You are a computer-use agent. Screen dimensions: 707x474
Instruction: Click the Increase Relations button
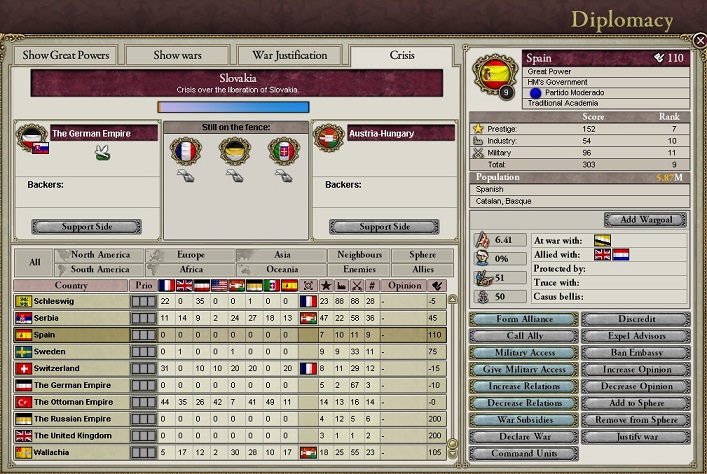[524, 386]
